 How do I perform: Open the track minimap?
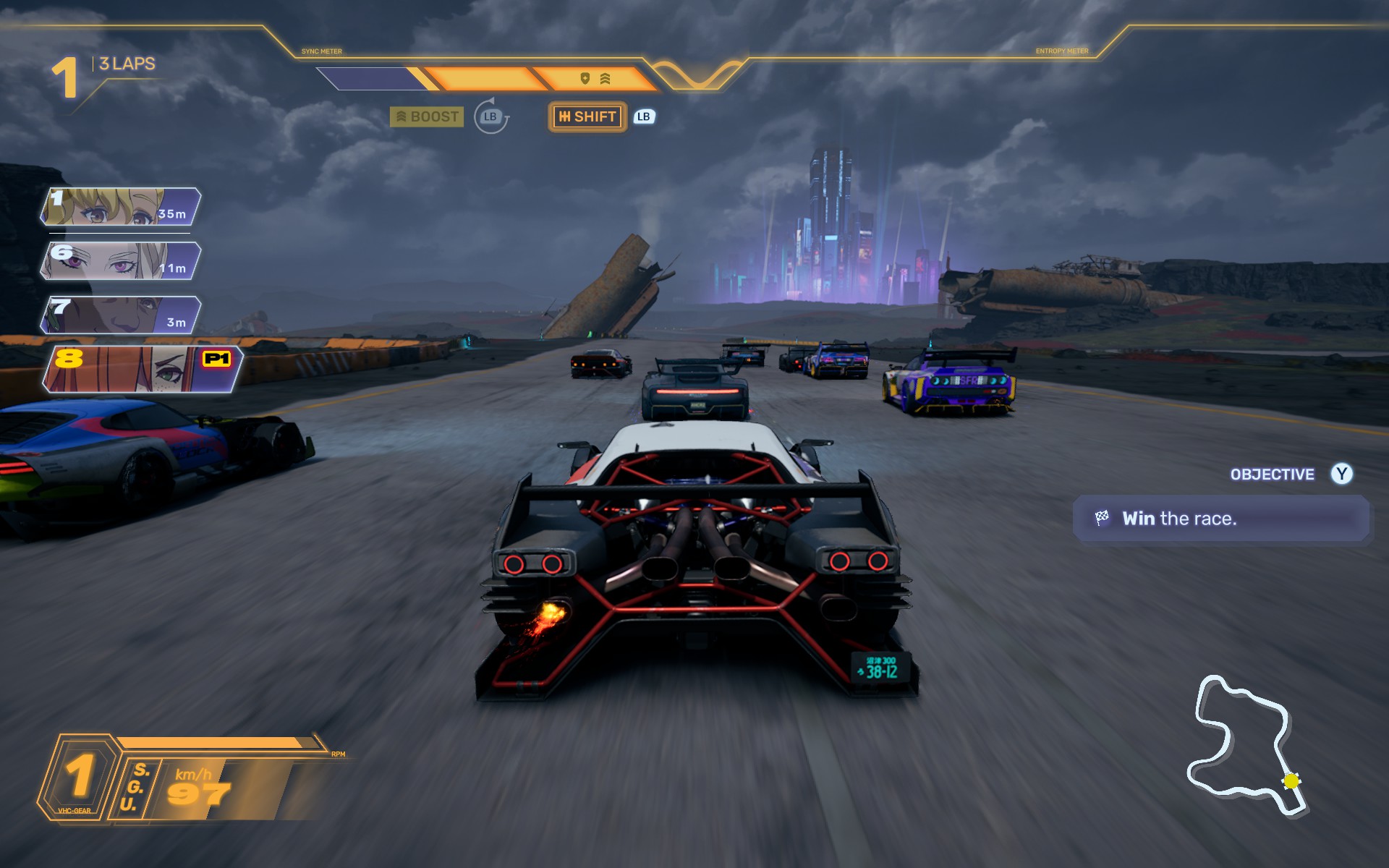pos(1246,745)
